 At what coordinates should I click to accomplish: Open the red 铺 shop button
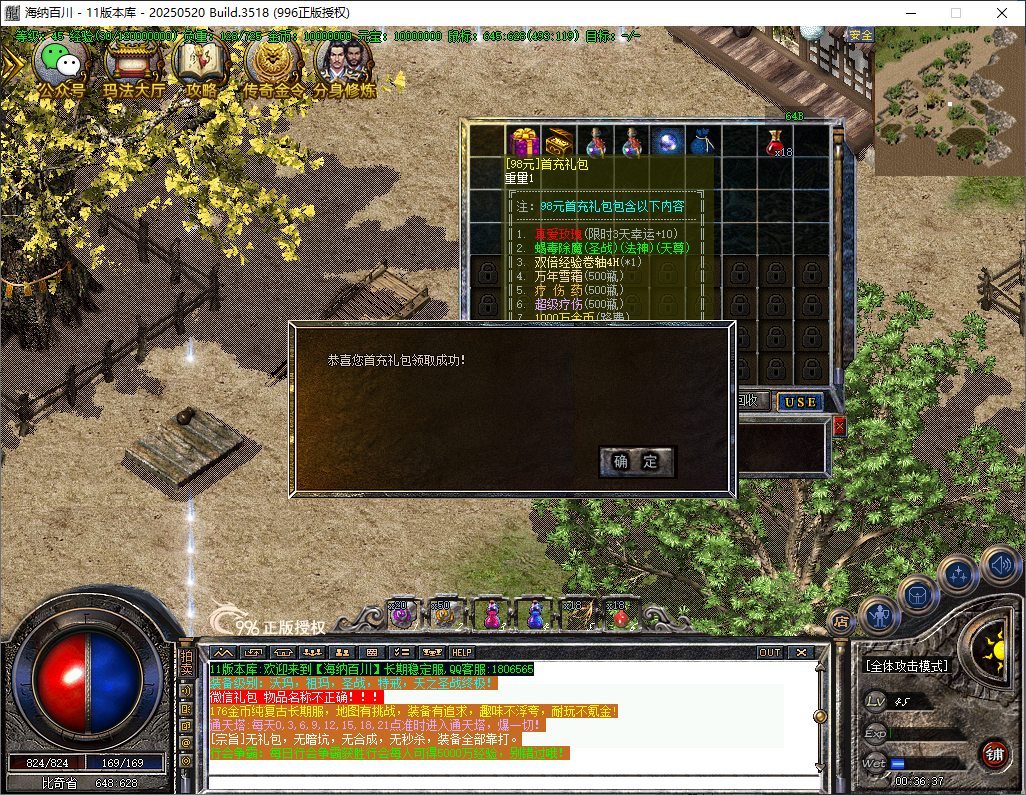tap(994, 754)
